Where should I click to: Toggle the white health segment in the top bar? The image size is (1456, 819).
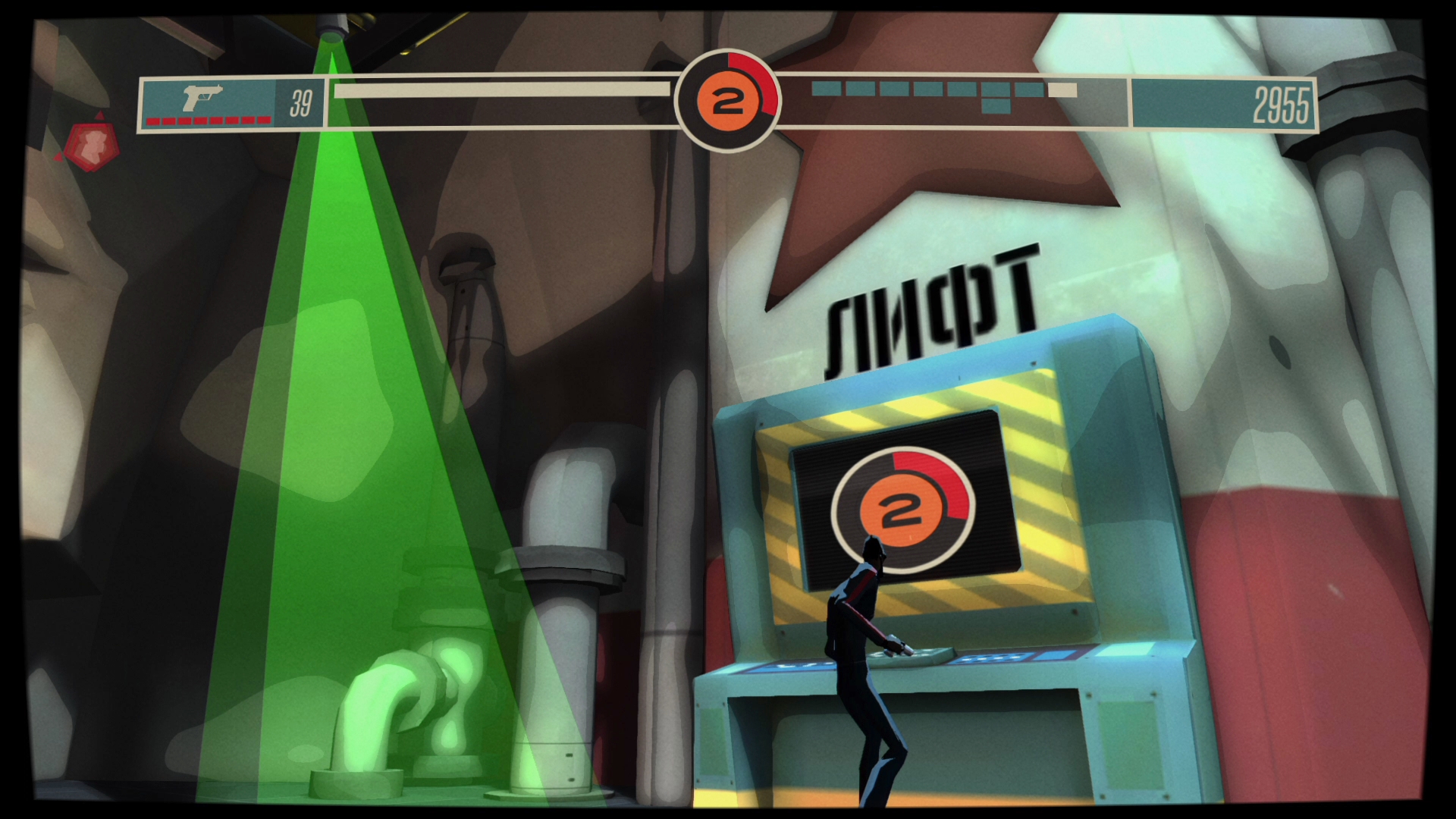pos(1062,91)
